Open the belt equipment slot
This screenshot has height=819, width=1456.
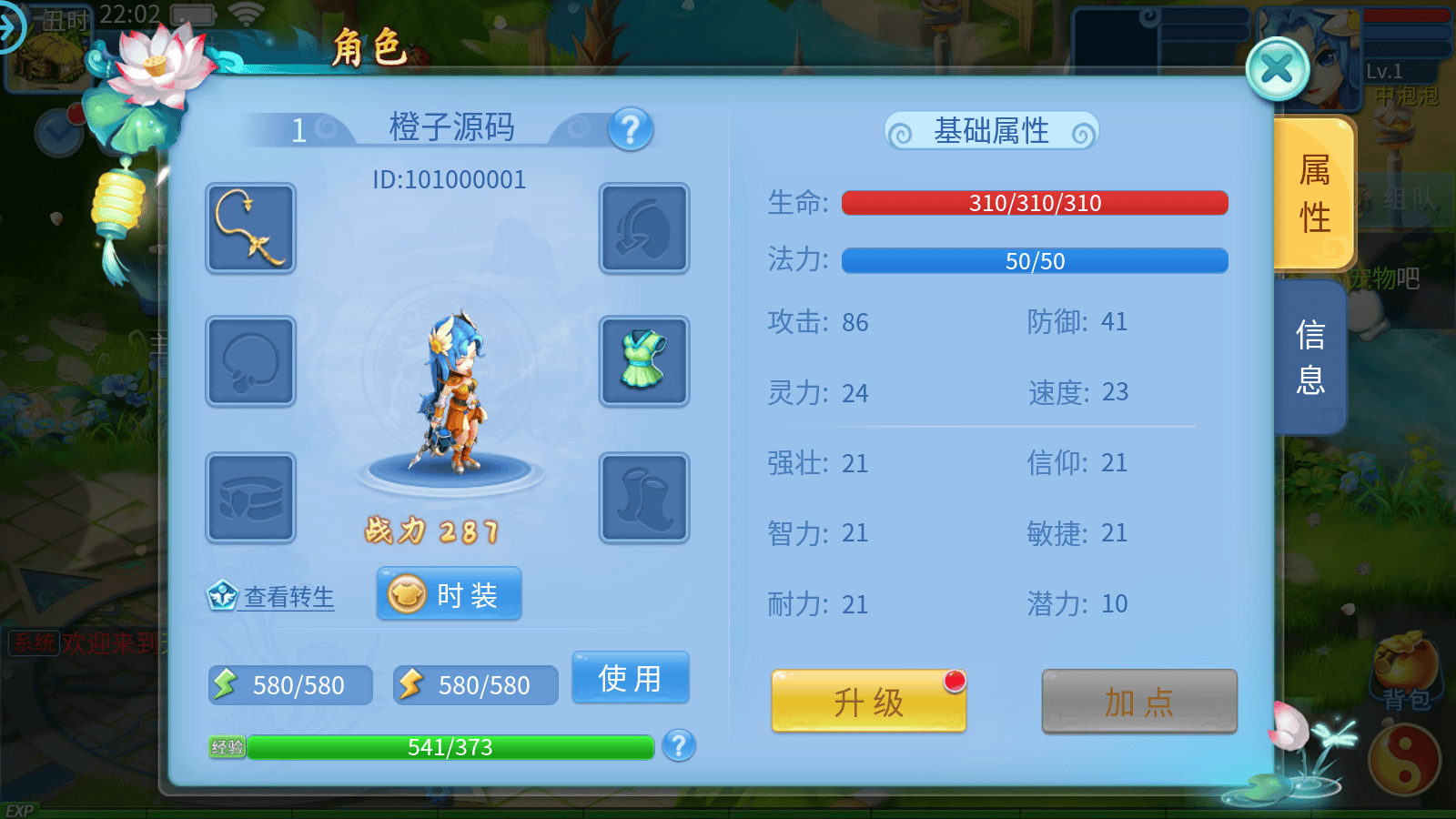250,497
